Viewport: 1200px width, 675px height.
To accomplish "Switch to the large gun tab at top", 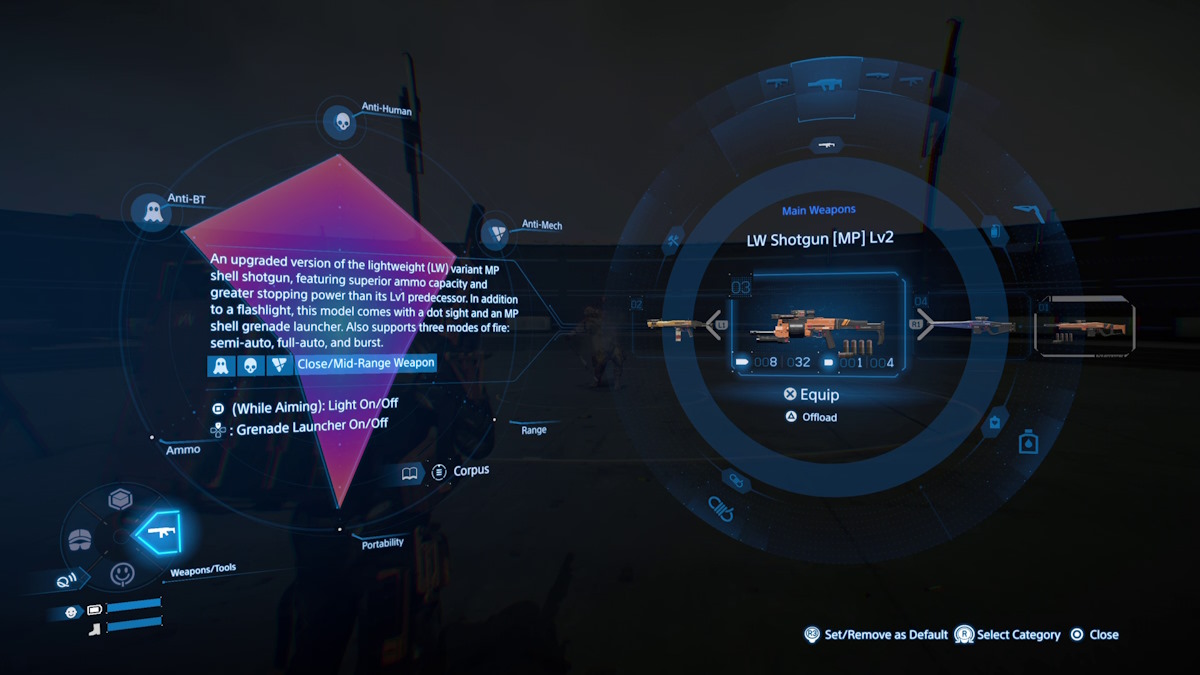I will (825, 84).
